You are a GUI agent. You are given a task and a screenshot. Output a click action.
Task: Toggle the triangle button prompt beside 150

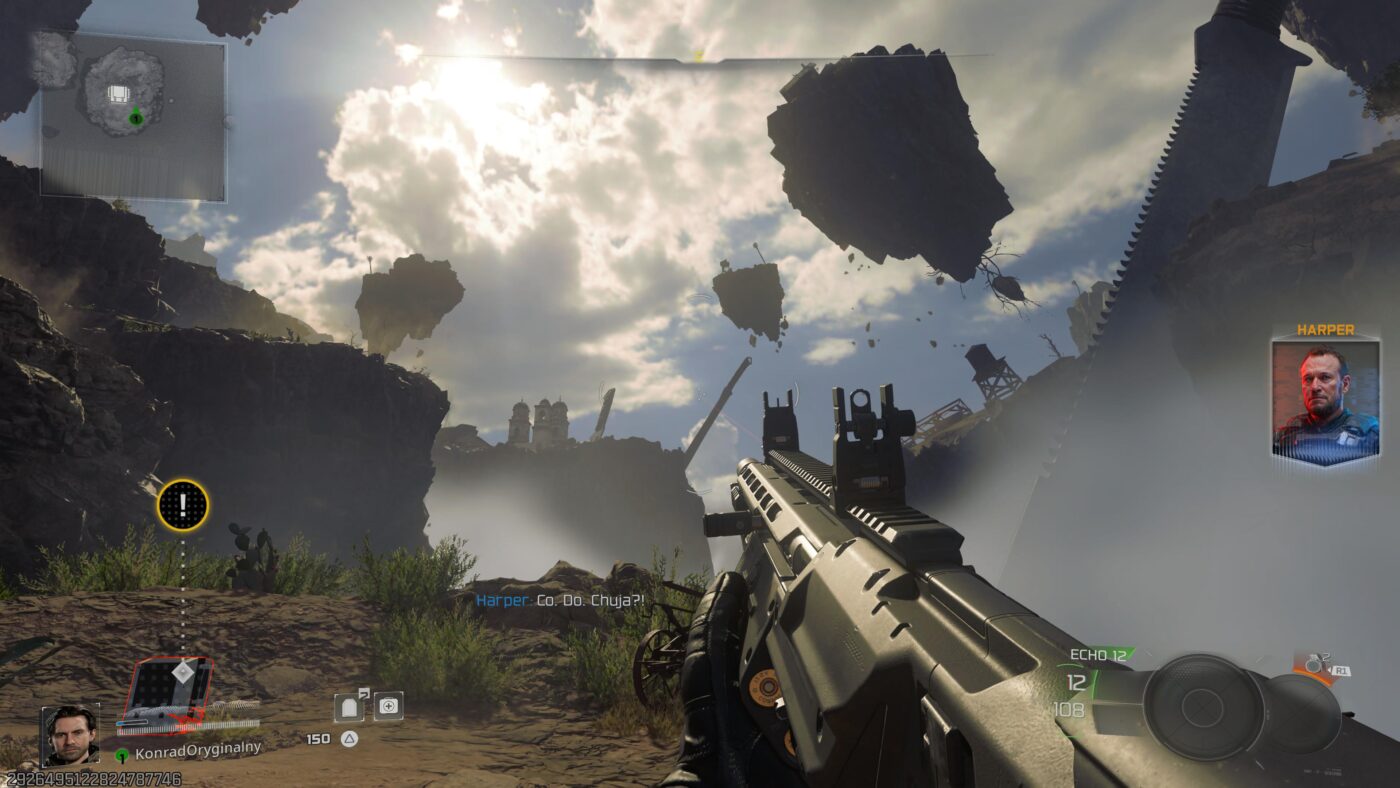349,739
